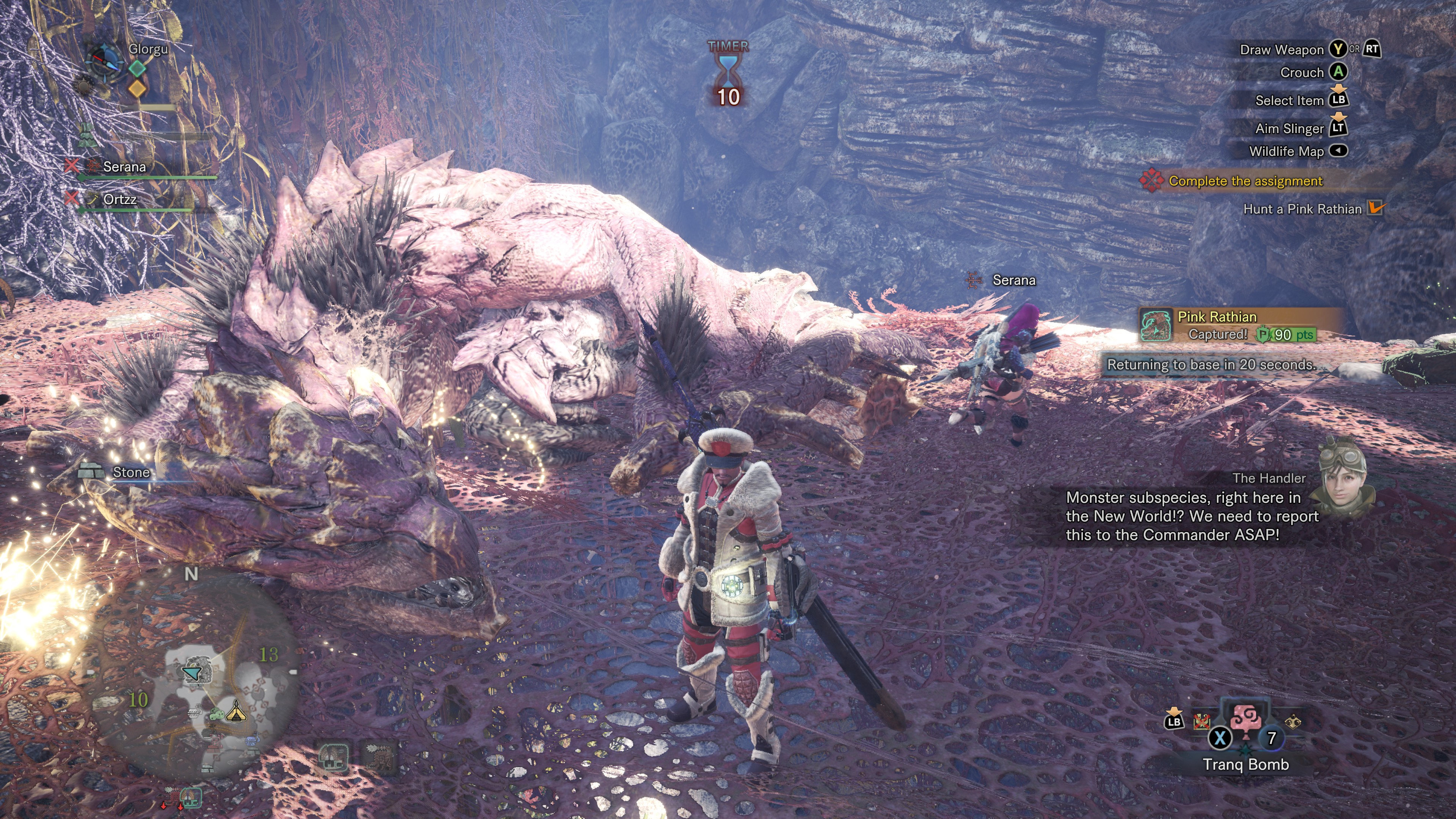Image resolution: width=1456 pixels, height=819 pixels.
Task: Select Ortzz in the party list
Action: click(x=120, y=199)
